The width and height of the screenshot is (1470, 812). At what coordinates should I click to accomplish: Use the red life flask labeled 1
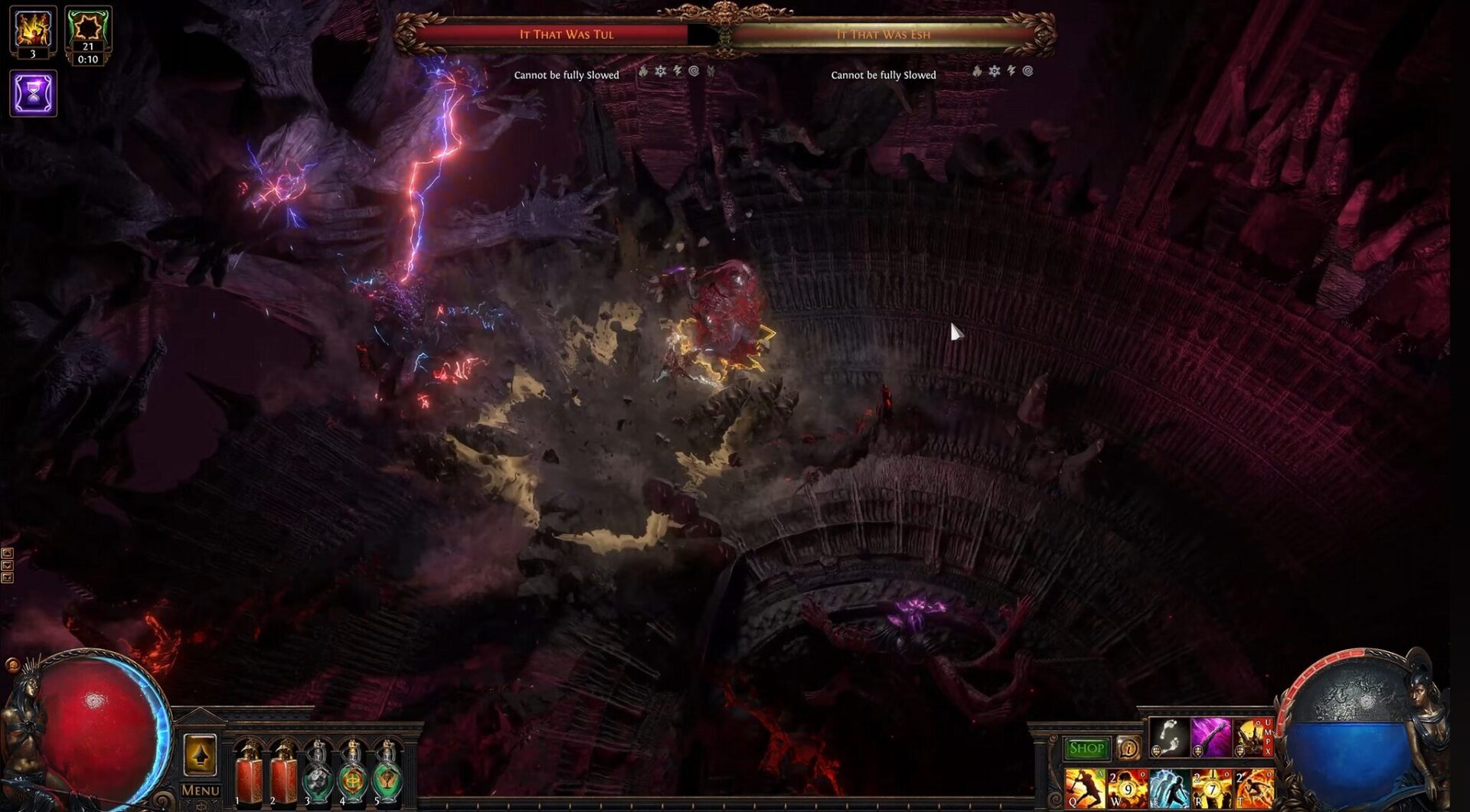click(249, 773)
